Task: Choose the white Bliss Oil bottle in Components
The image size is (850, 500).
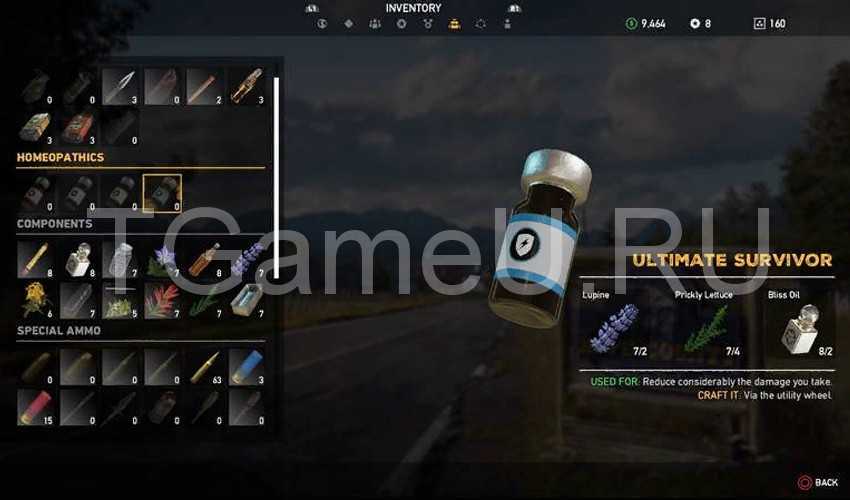Action: pos(77,259)
